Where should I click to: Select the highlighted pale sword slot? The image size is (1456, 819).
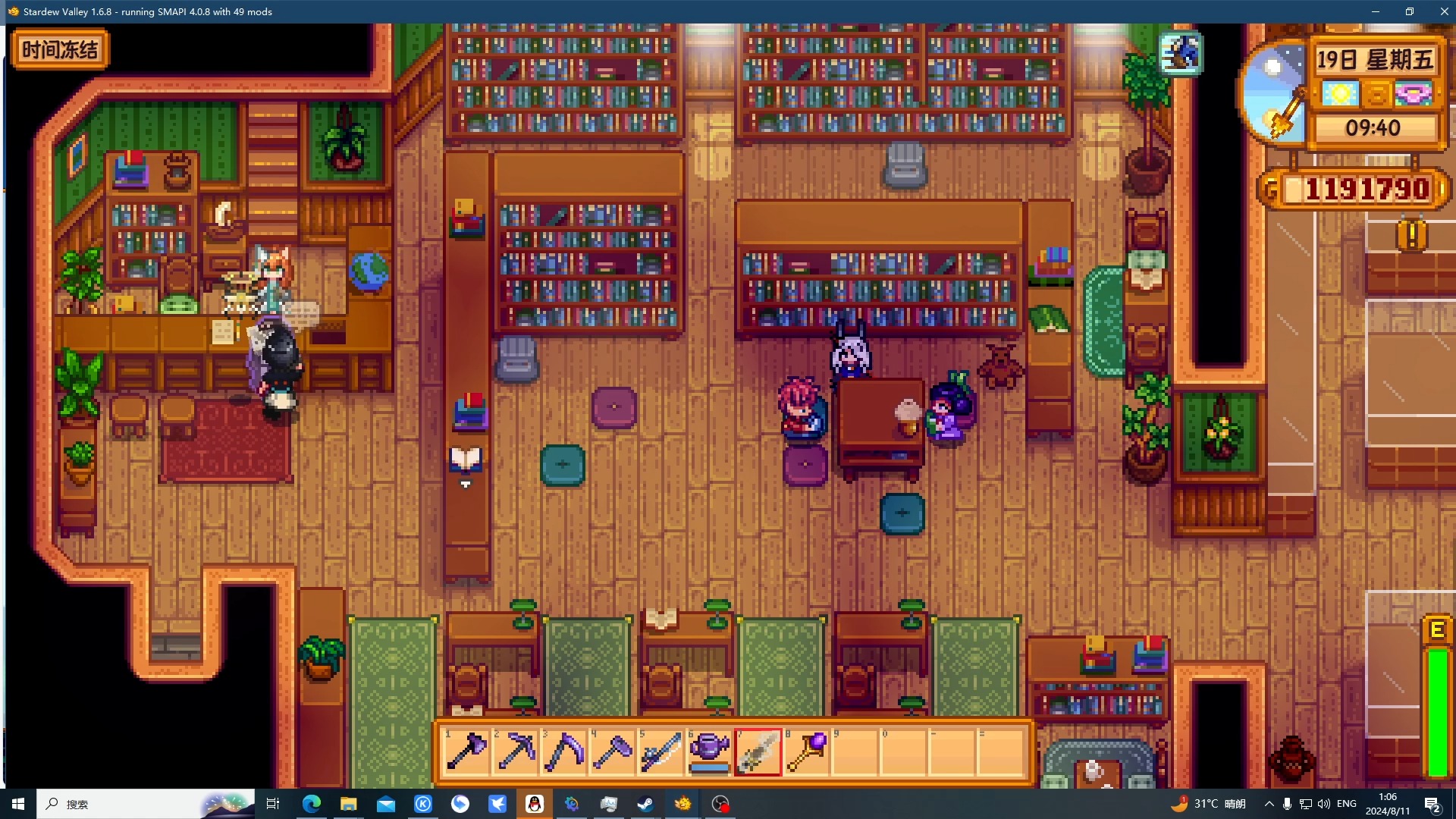pyautogui.click(x=758, y=752)
